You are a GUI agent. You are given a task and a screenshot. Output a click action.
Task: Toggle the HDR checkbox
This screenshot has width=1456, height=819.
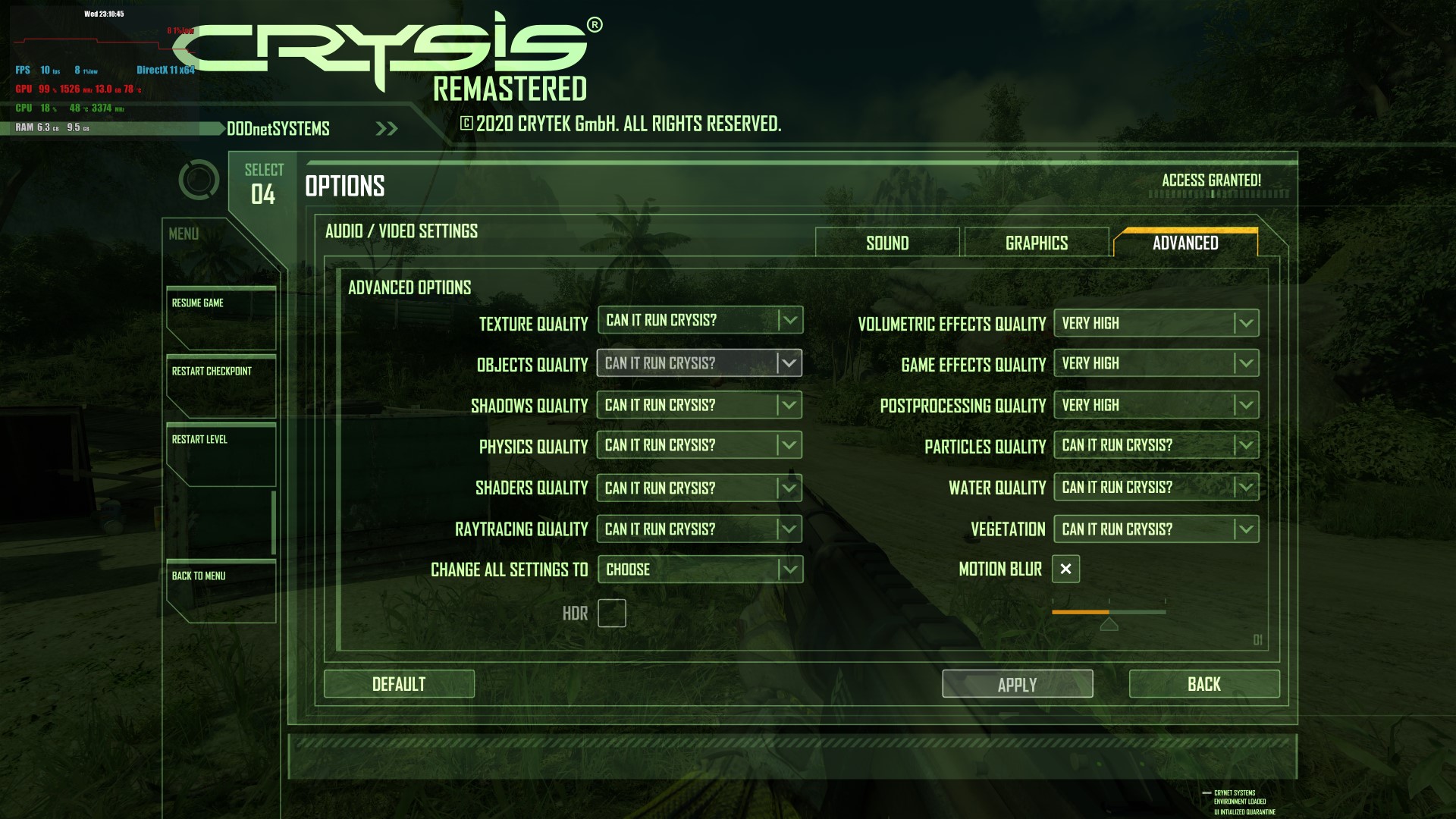coord(611,613)
